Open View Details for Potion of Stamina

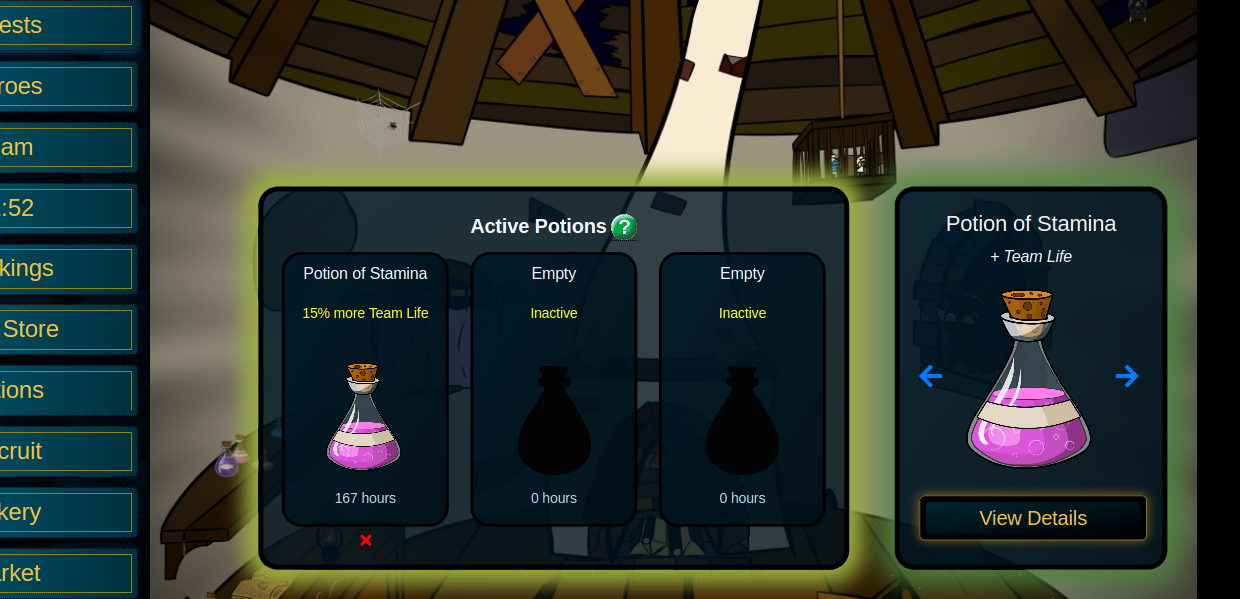[1032, 518]
